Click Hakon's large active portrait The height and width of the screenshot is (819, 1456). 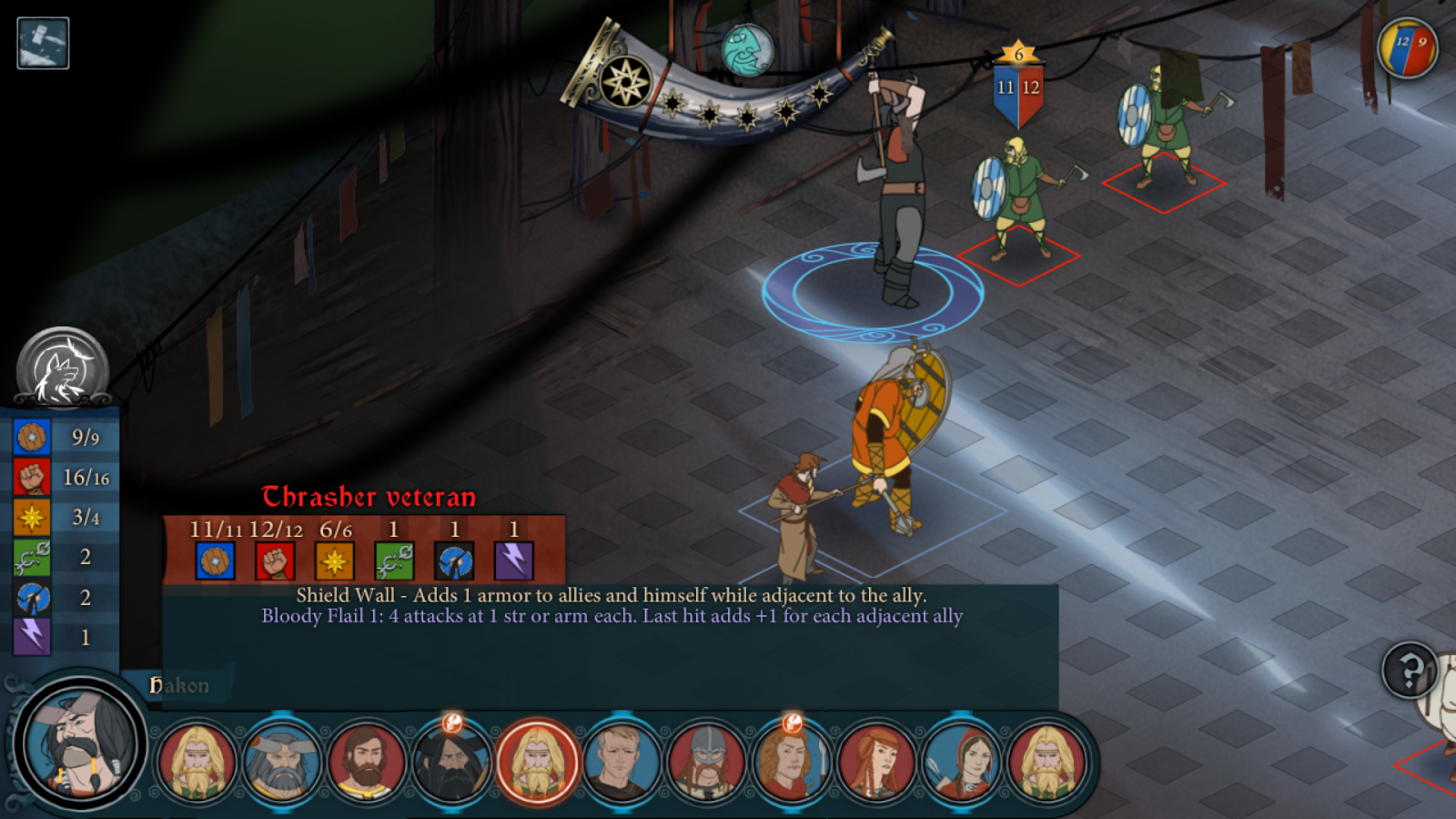point(80,743)
